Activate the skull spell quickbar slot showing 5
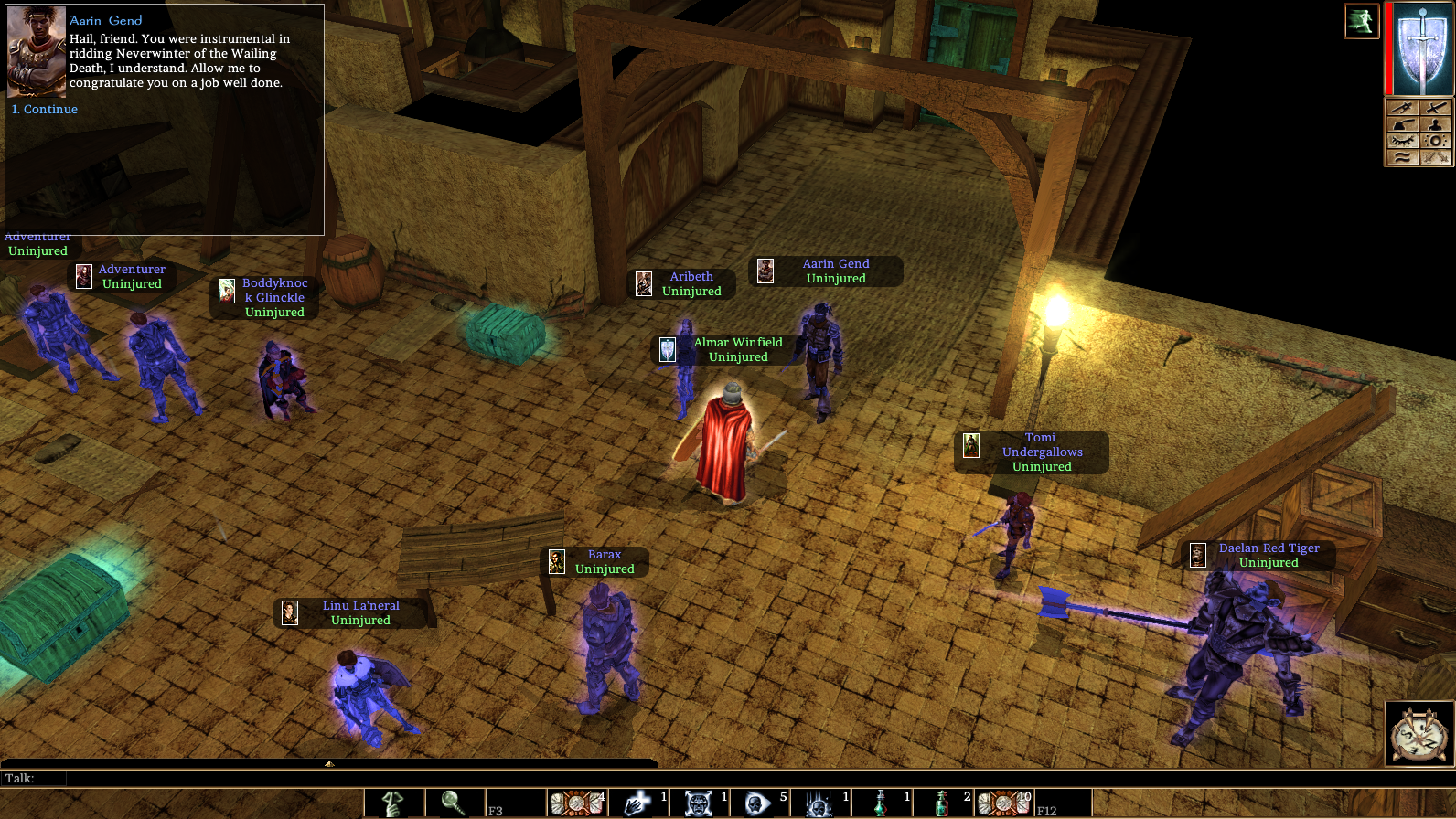 tap(759, 803)
